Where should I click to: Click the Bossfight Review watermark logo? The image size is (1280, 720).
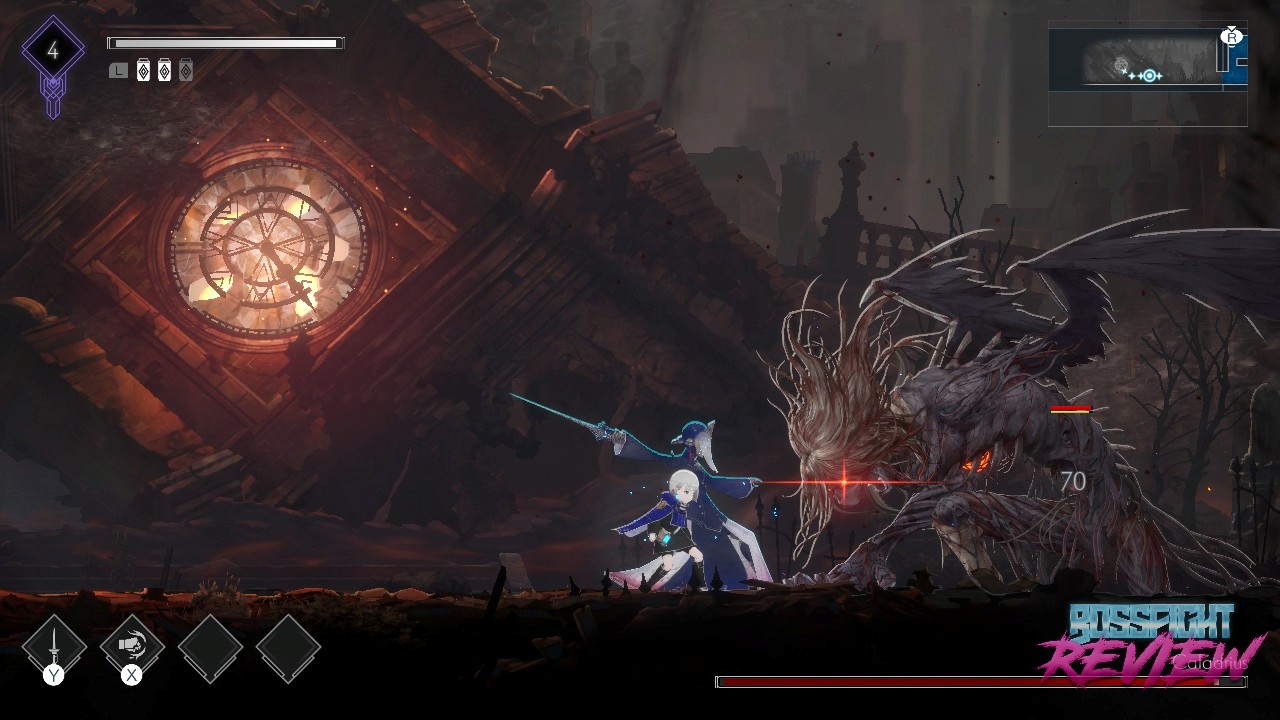pyautogui.click(x=1152, y=644)
